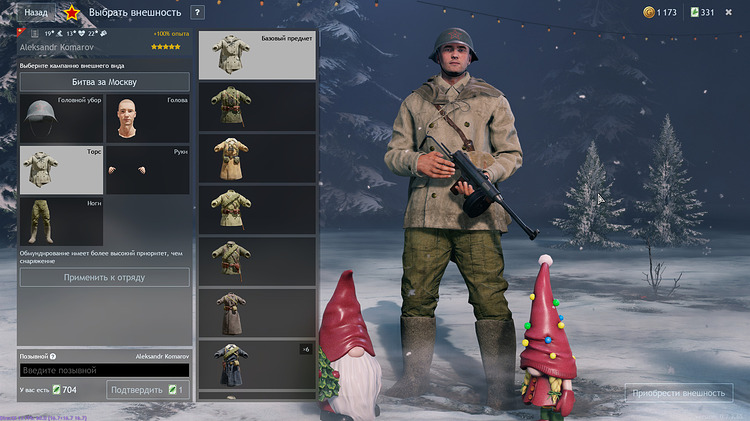750x421 pixels.
Task: Choose the Битва за Москву campaign
Action: coord(104,82)
